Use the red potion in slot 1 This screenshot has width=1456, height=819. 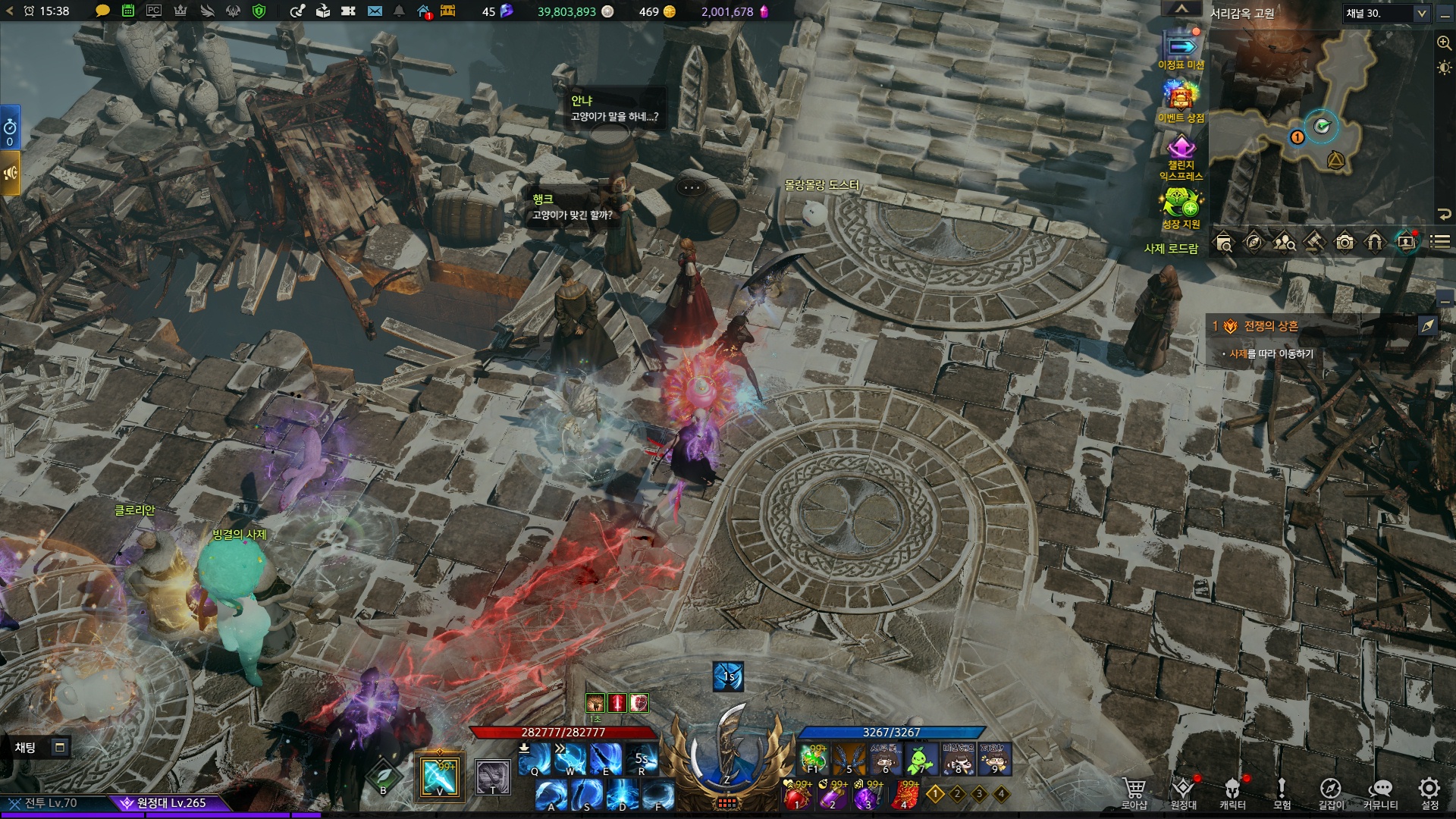[x=797, y=796]
